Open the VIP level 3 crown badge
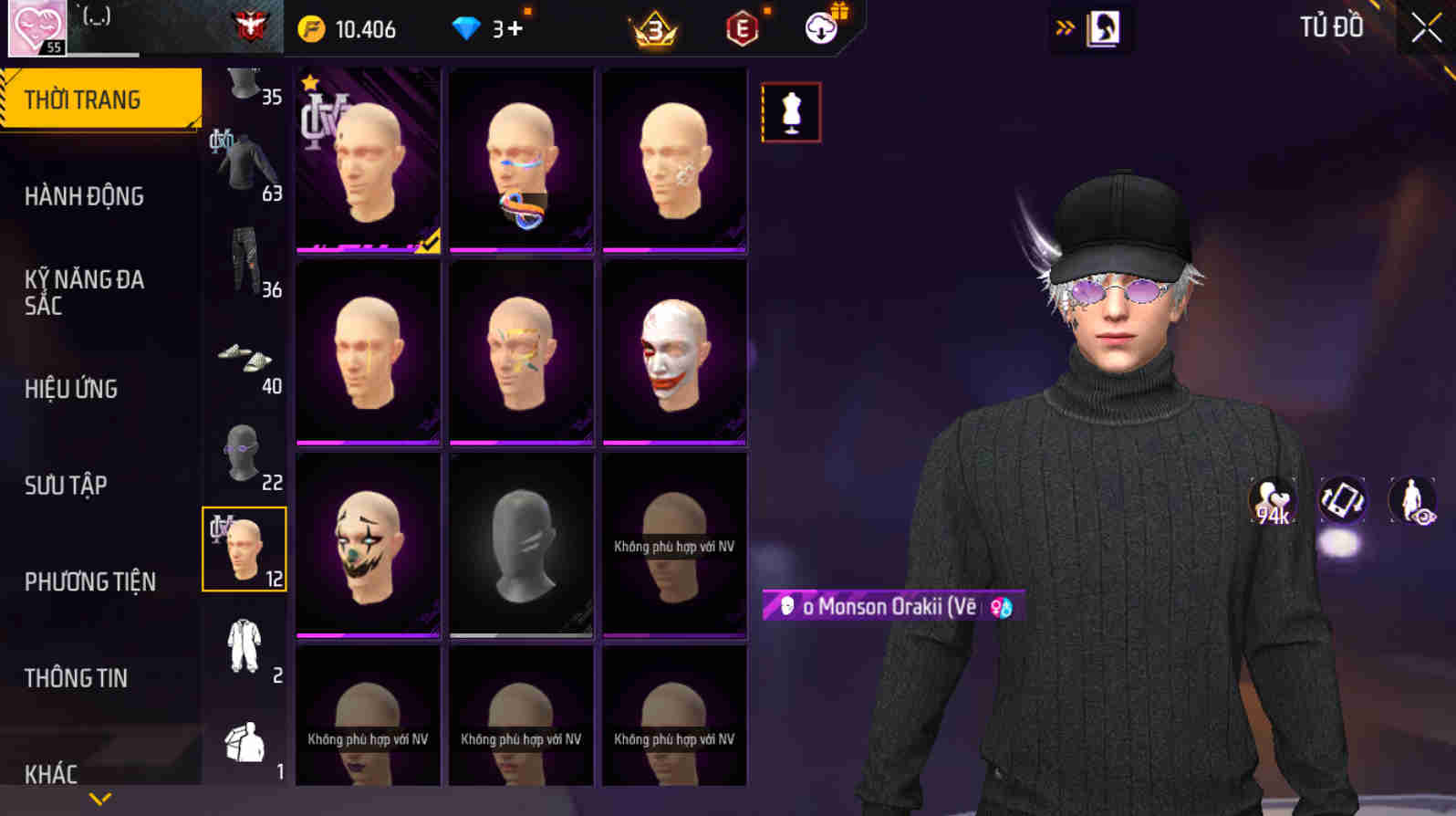Screen dimensions: 1456x816 pos(652,28)
